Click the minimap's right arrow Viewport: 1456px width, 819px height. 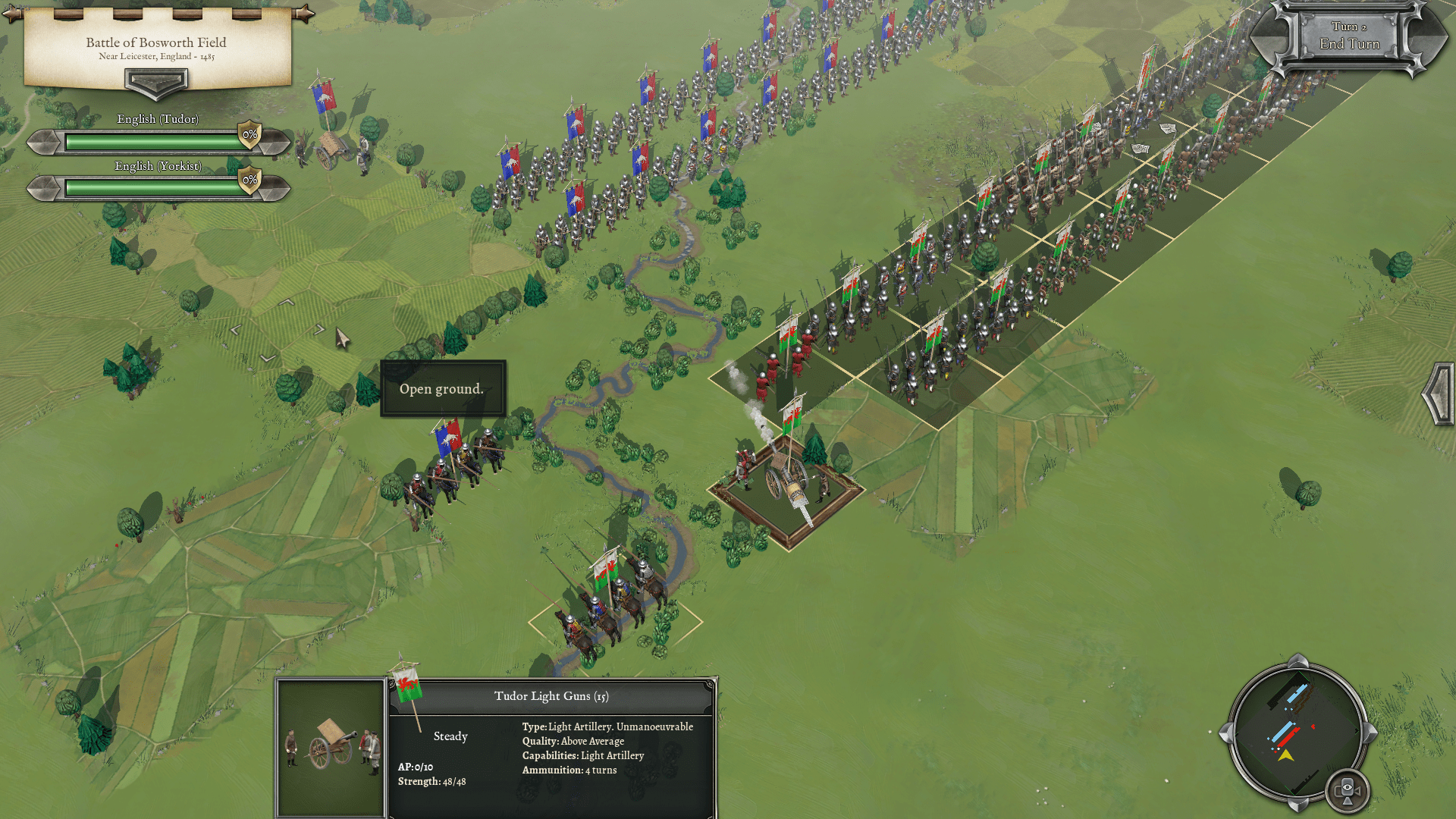pos(1370,733)
